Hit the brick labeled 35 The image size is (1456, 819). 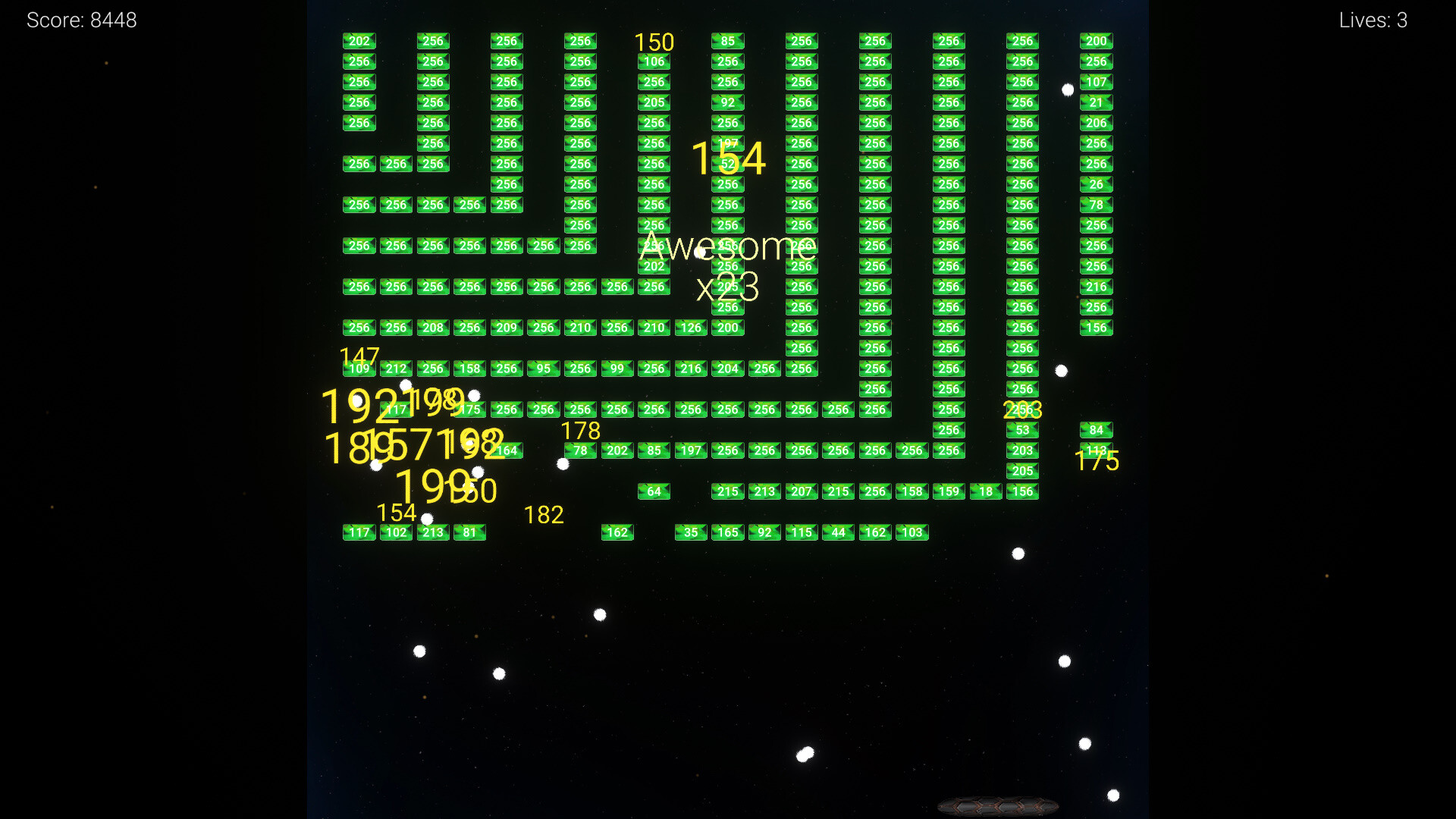point(691,532)
